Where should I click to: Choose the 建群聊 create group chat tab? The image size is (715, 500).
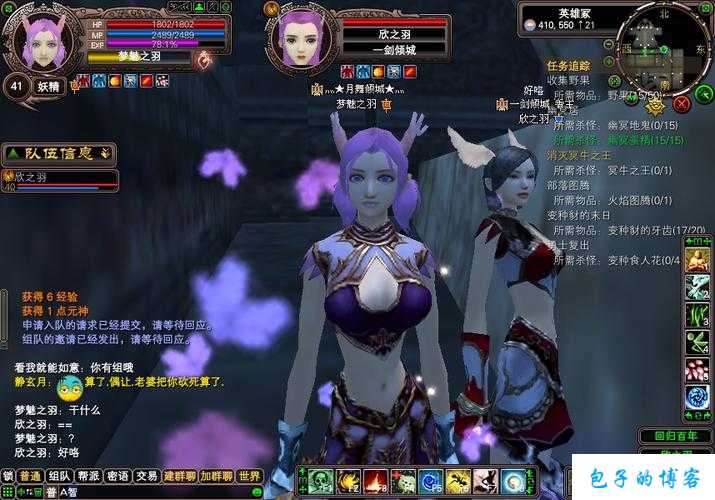[x=180, y=477]
